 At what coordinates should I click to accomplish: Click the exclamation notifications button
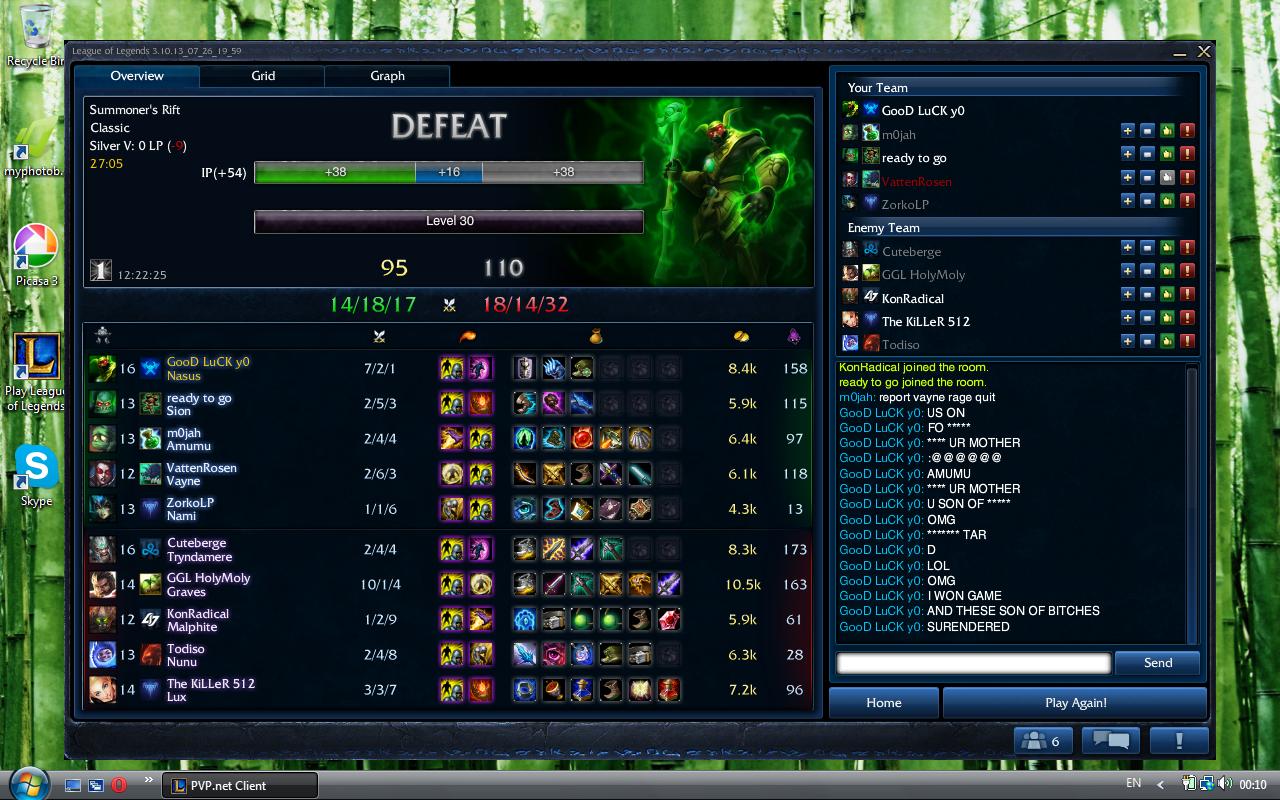(x=1178, y=741)
